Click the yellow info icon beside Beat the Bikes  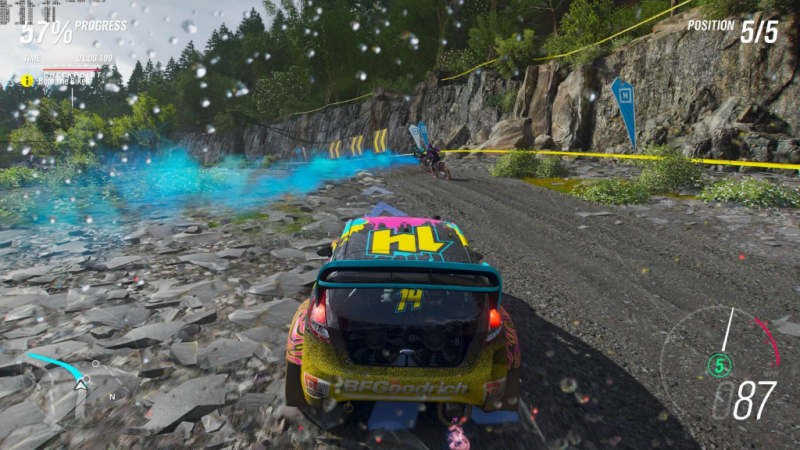point(27,81)
